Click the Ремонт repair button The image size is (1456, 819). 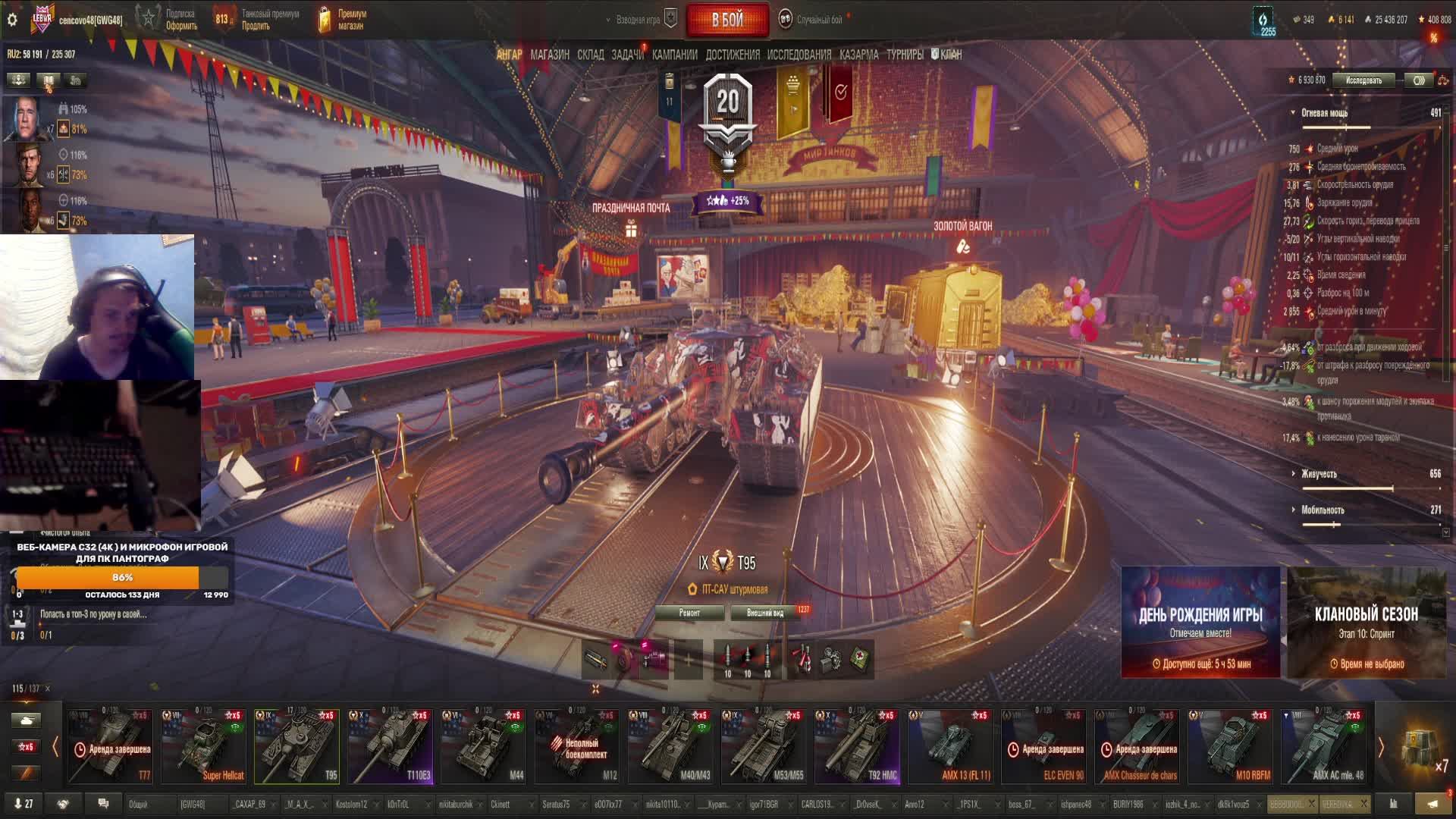tap(689, 613)
